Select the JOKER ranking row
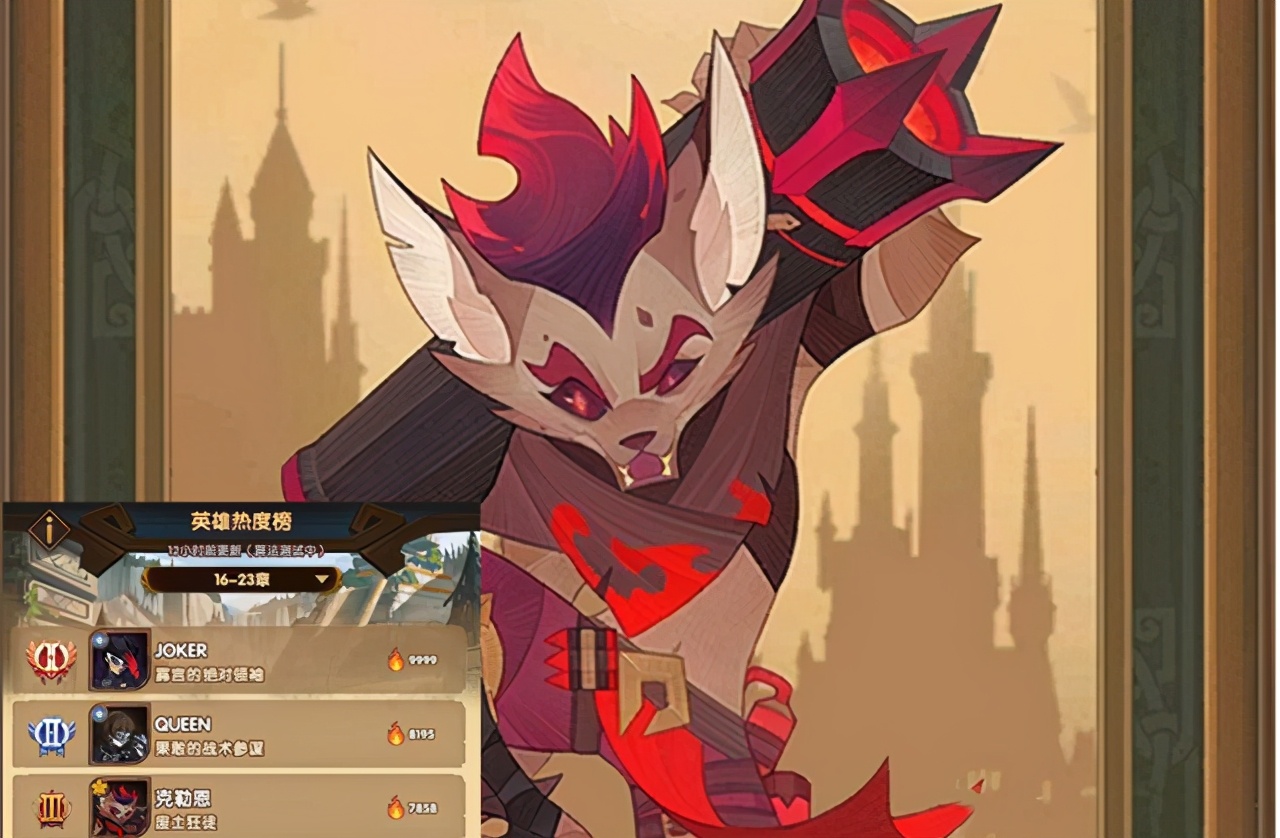 pyautogui.click(x=290, y=660)
